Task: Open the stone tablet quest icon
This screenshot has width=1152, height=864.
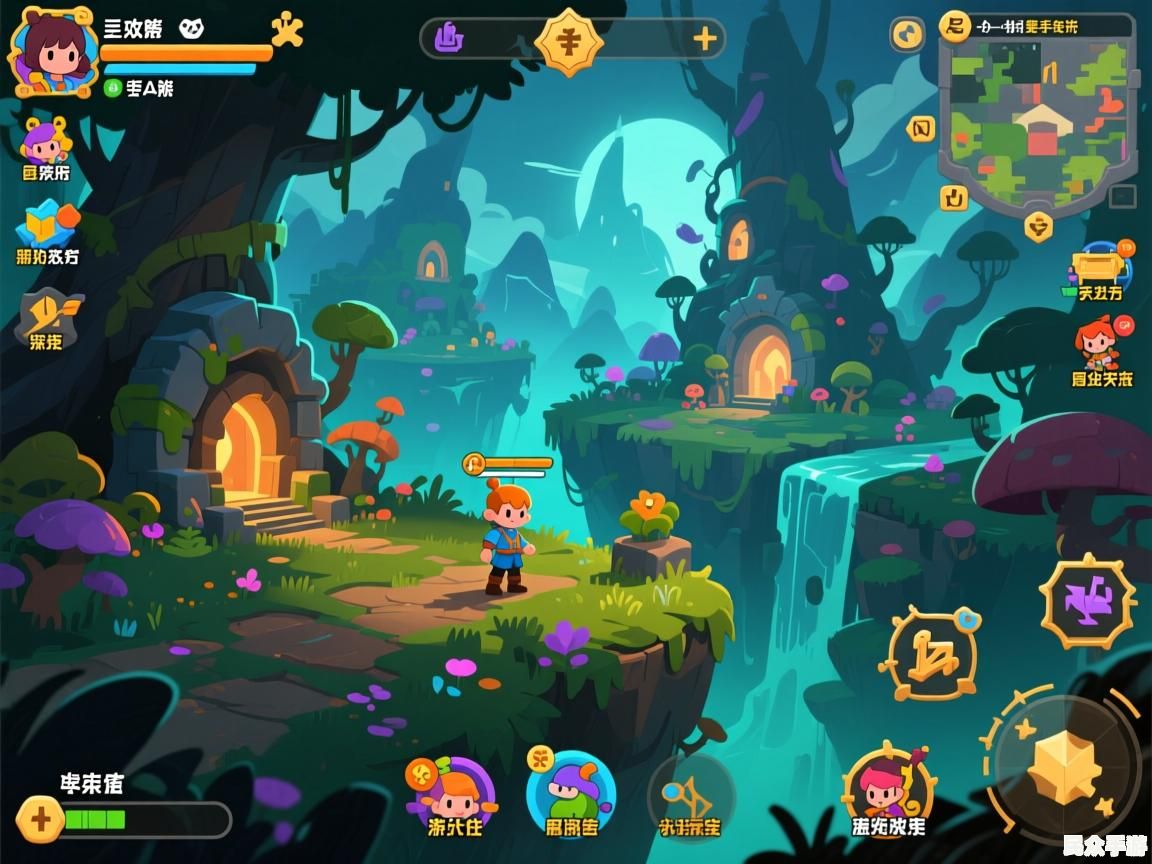Action: click(x=47, y=316)
